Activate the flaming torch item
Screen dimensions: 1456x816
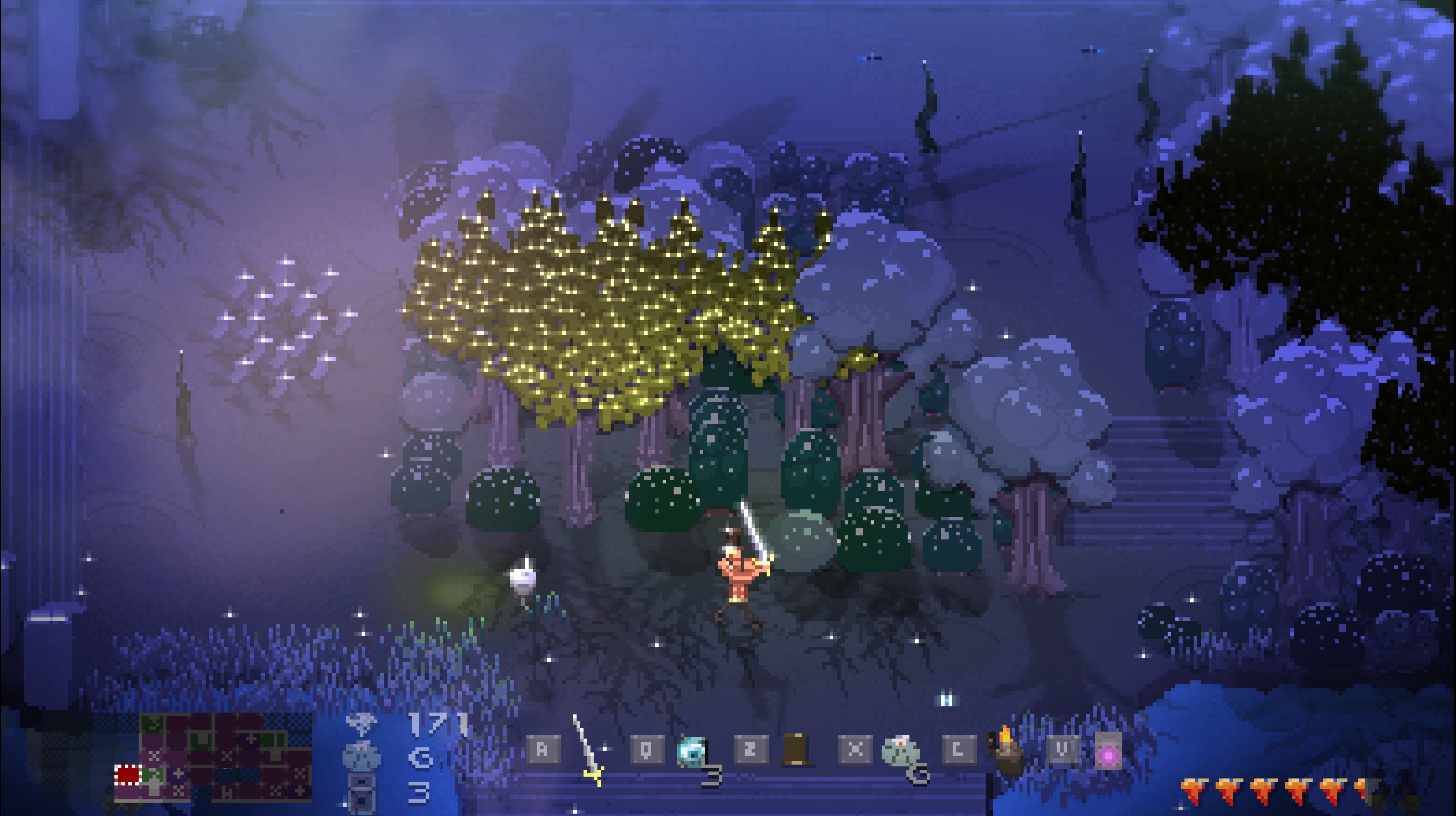tap(1005, 751)
